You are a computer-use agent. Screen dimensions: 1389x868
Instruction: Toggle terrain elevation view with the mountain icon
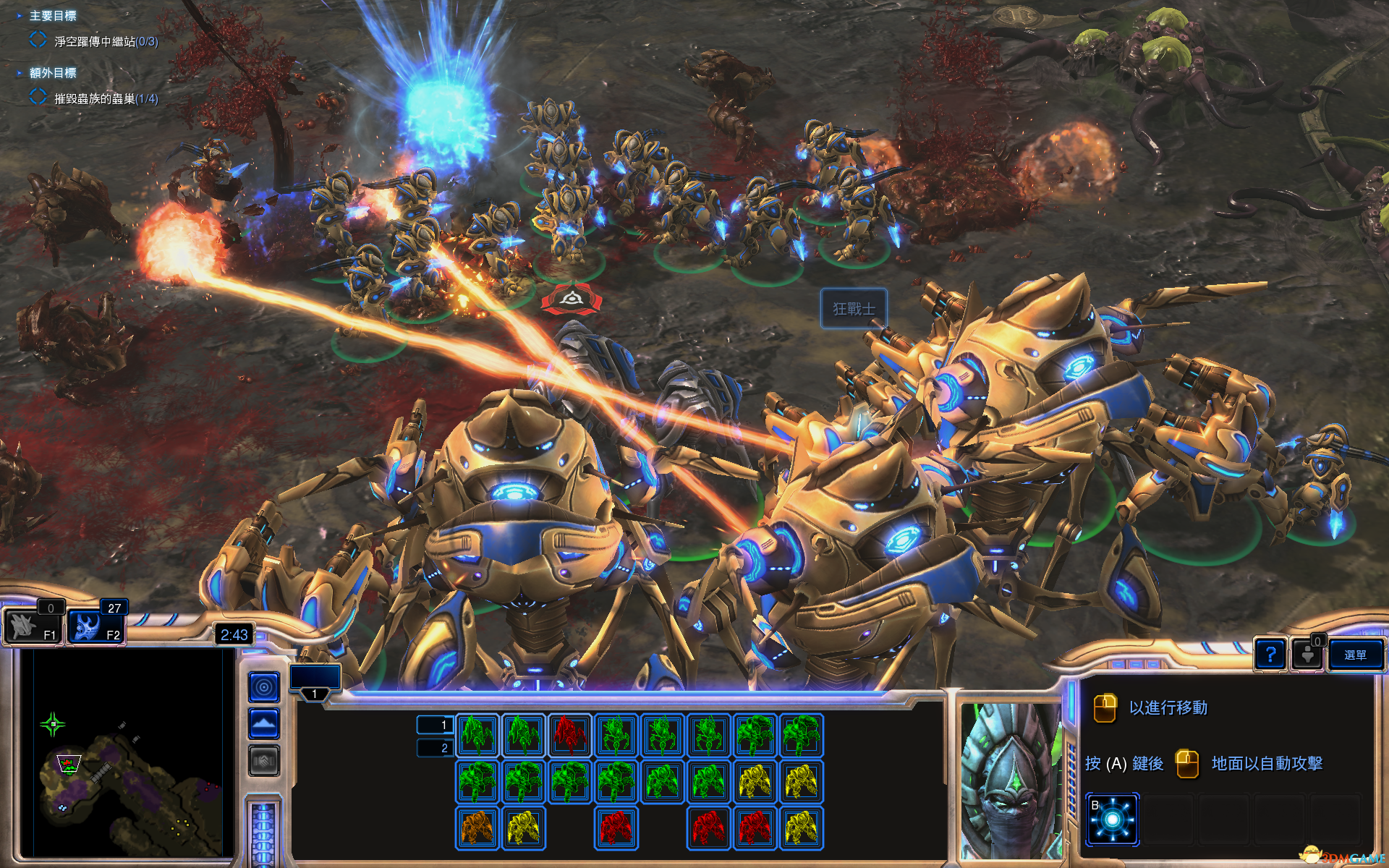[263, 723]
